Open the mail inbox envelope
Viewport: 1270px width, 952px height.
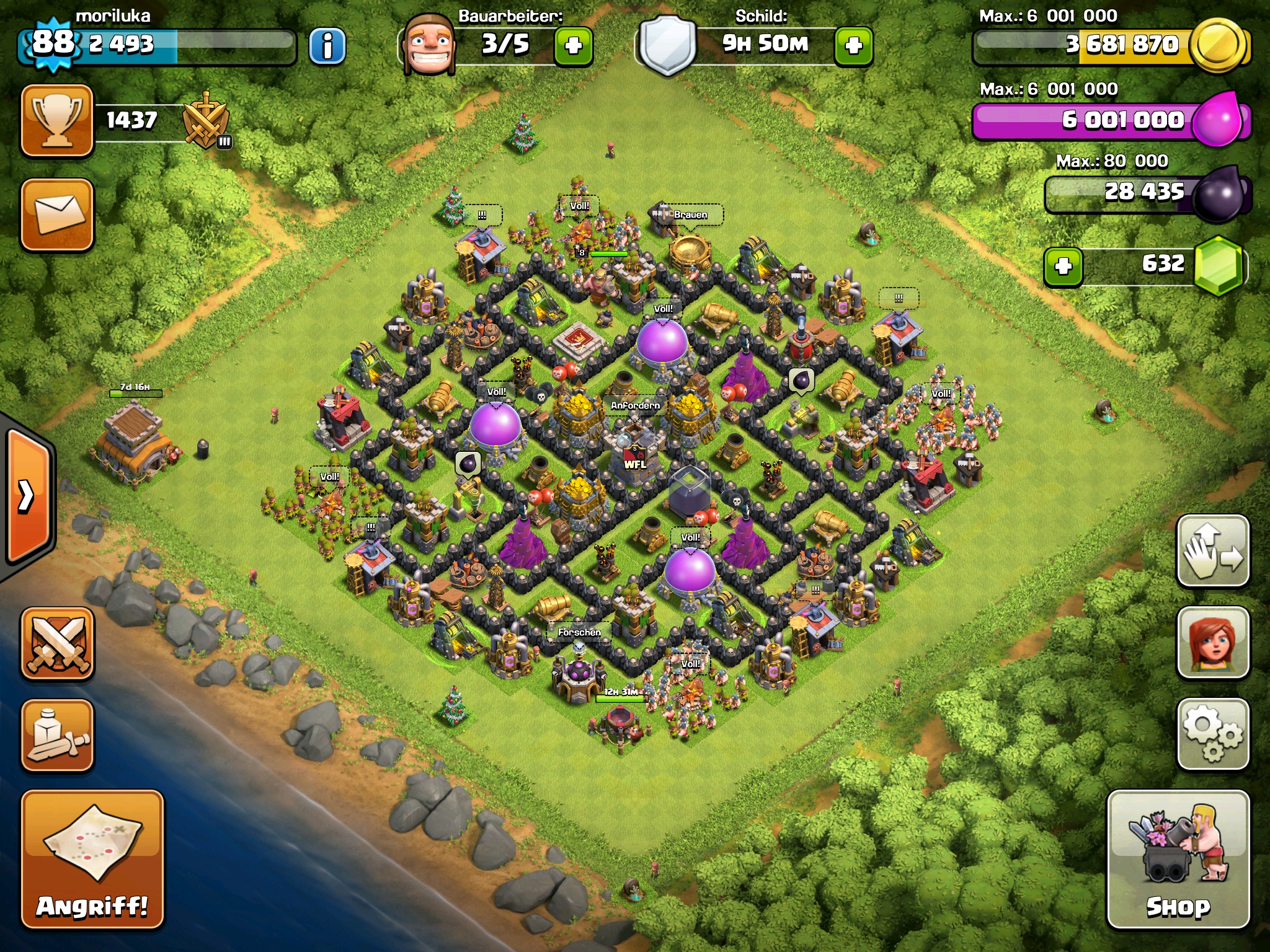coord(58,214)
